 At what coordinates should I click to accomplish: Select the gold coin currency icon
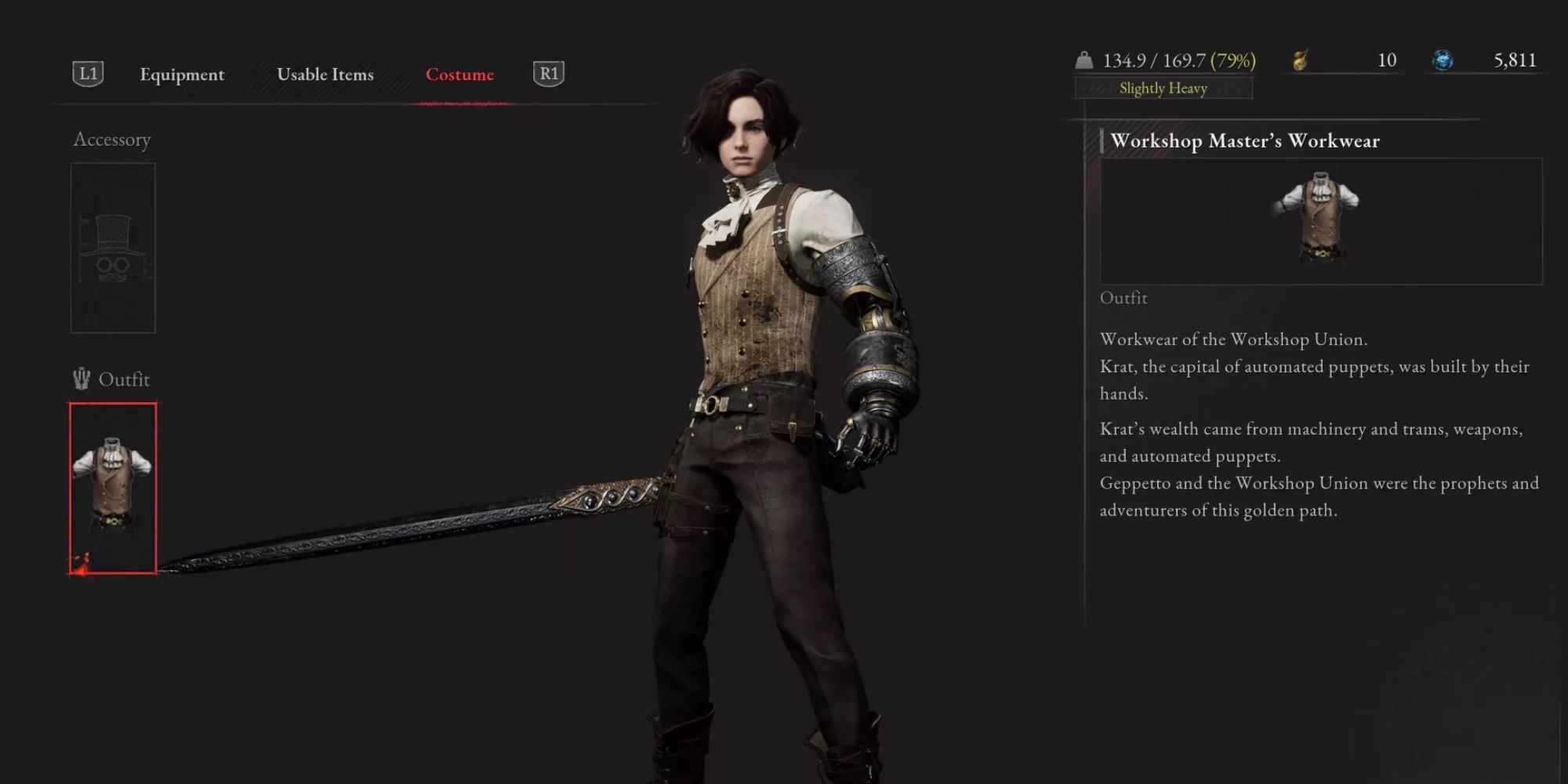[x=1298, y=59]
